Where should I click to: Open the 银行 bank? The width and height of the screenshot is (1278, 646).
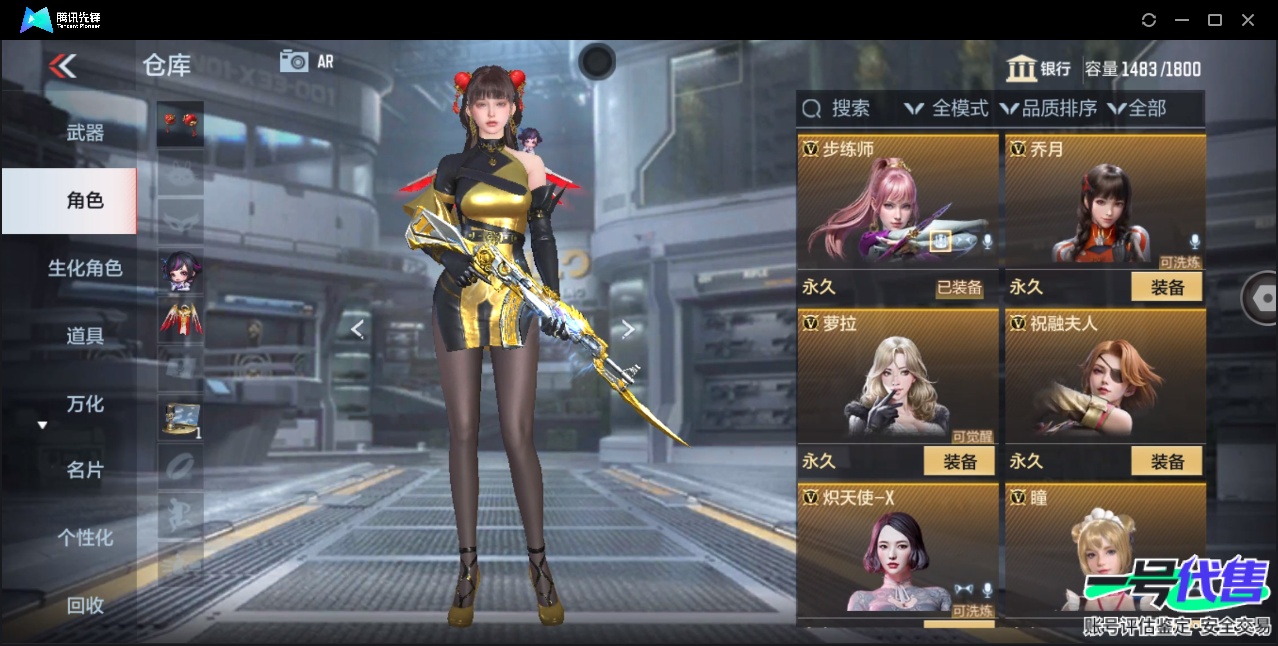click(x=1039, y=69)
